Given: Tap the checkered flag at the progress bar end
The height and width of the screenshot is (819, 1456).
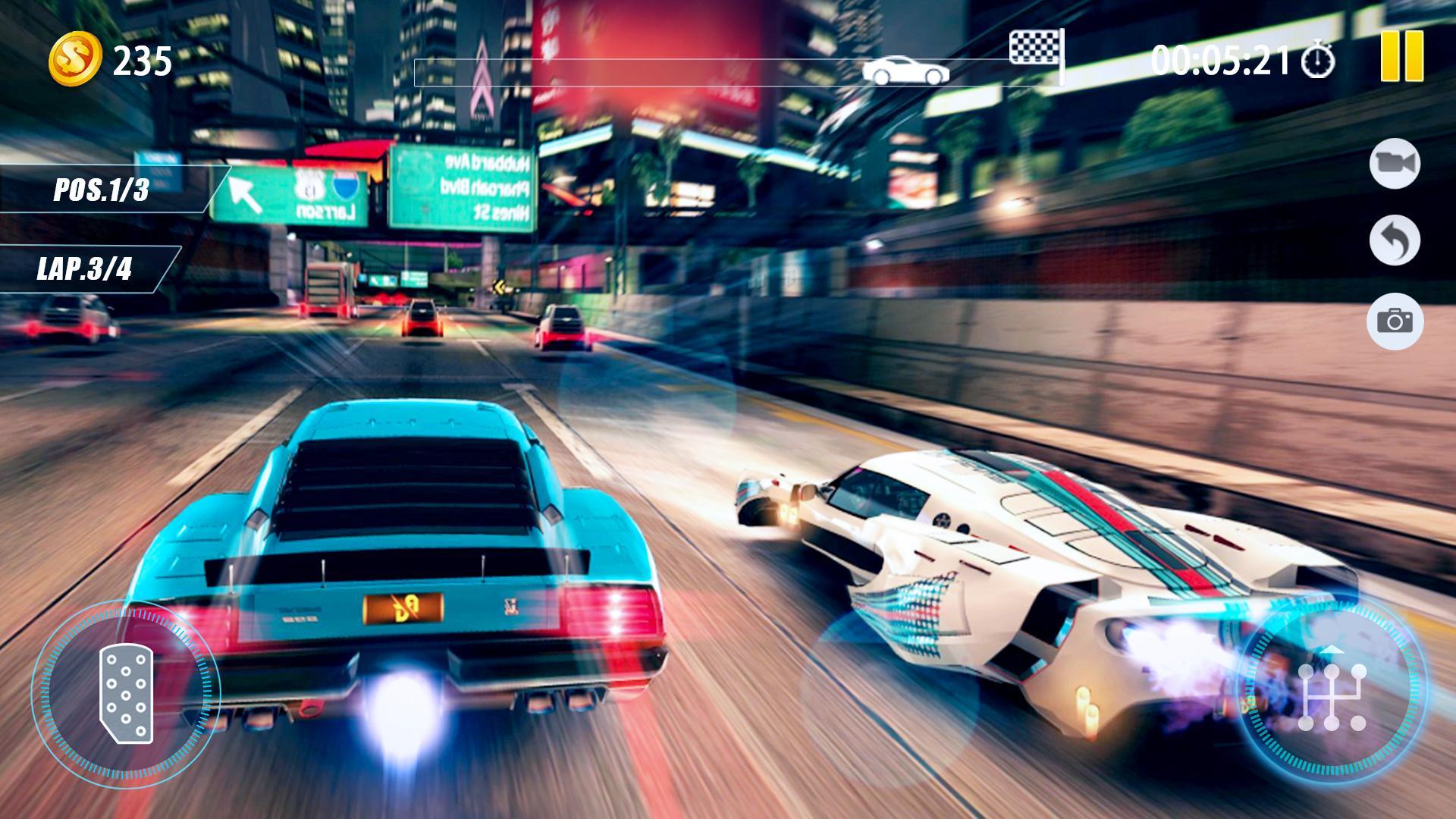Looking at the screenshot, I should click(x=1035, y=47).
